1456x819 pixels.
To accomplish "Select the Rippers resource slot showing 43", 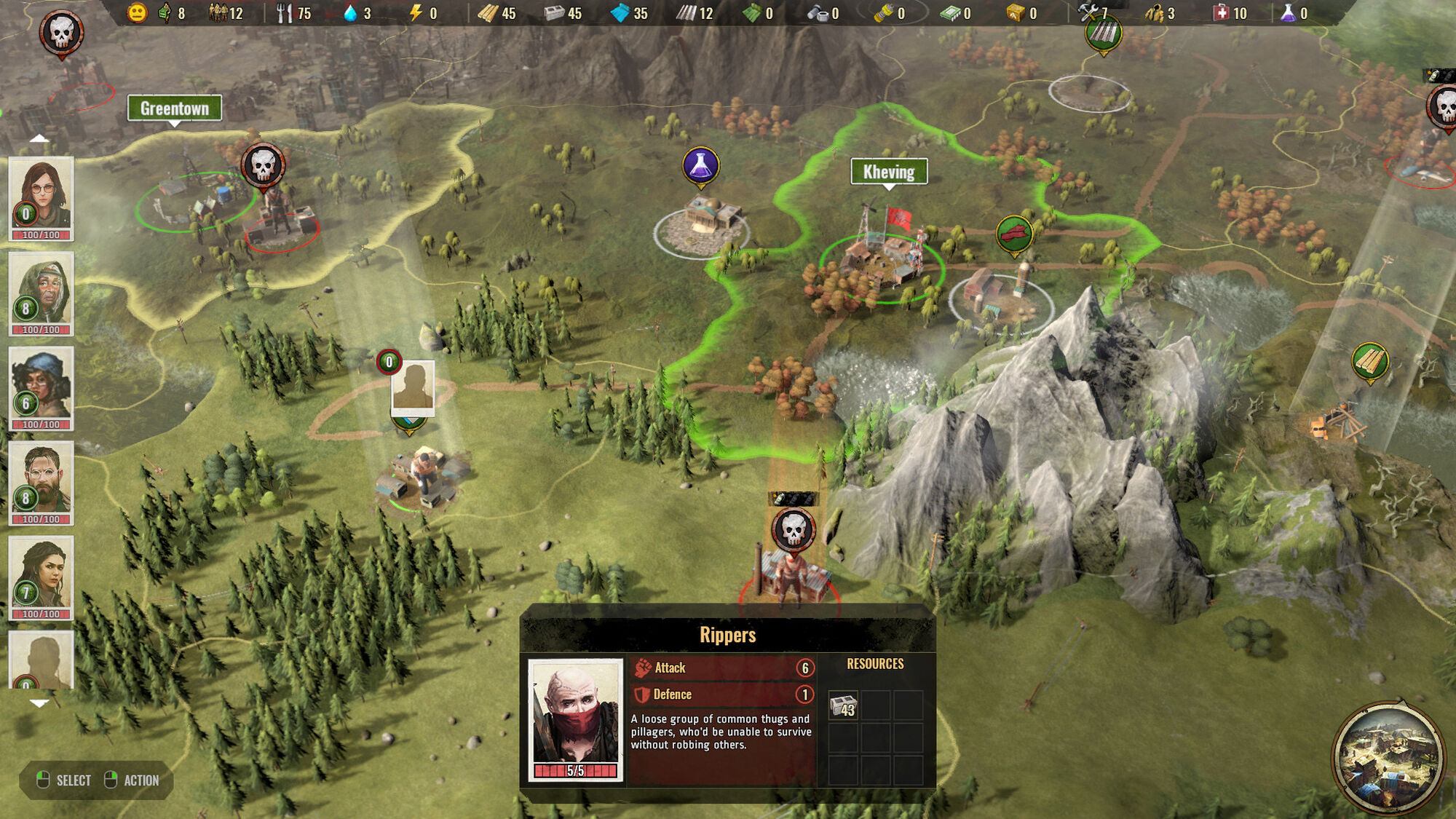I will (844, 706).
